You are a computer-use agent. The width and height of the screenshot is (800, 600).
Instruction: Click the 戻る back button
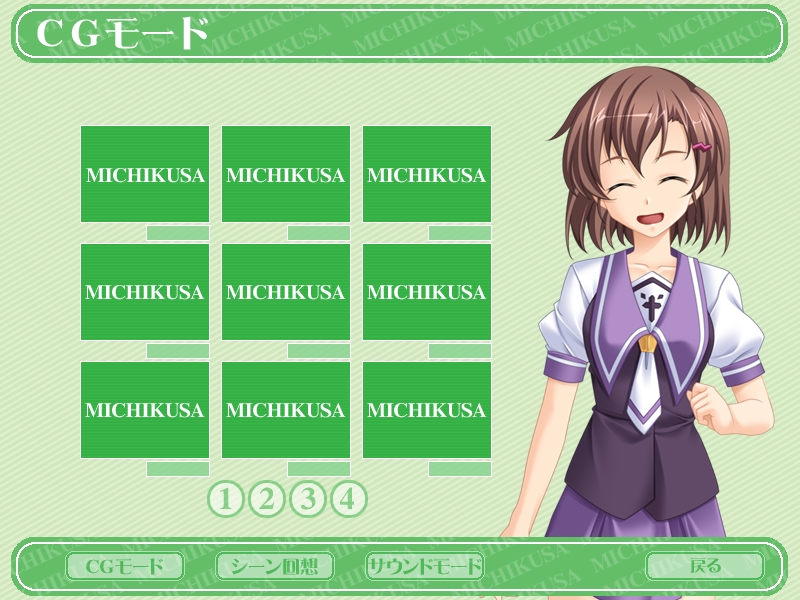(705, 566)
